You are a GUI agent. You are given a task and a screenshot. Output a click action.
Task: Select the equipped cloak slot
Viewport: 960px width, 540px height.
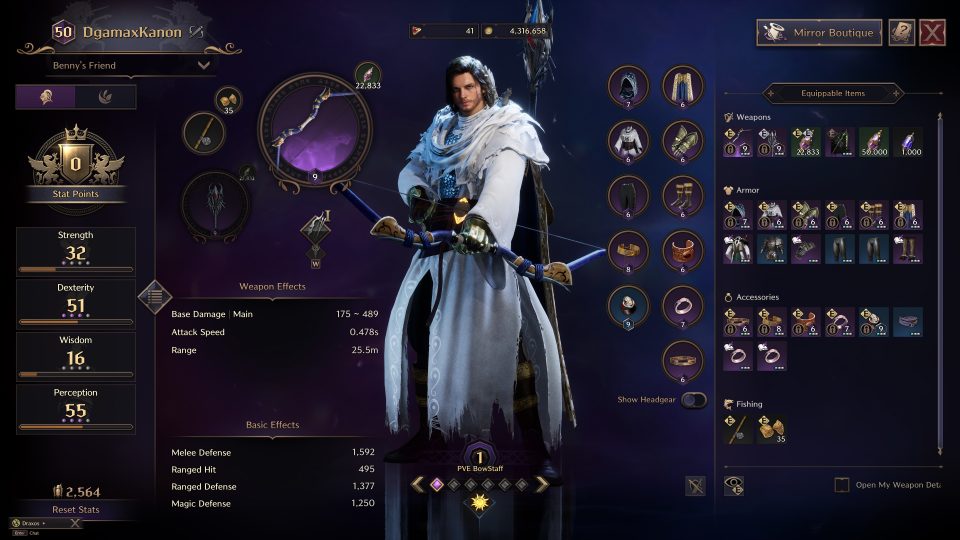click(683, 86)
